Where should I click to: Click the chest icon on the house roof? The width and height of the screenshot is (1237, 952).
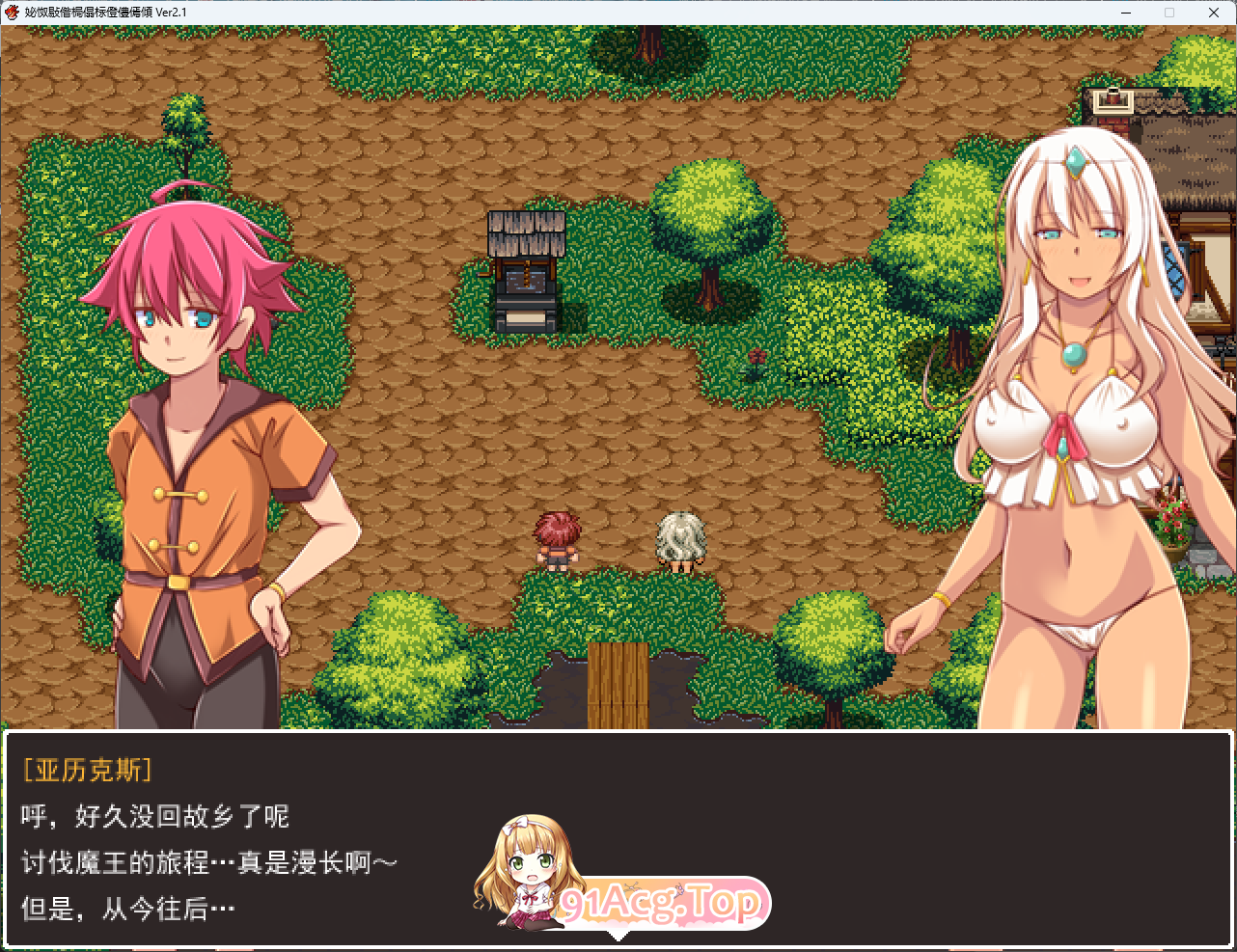pyautogui.click(x=1112, y=99)
